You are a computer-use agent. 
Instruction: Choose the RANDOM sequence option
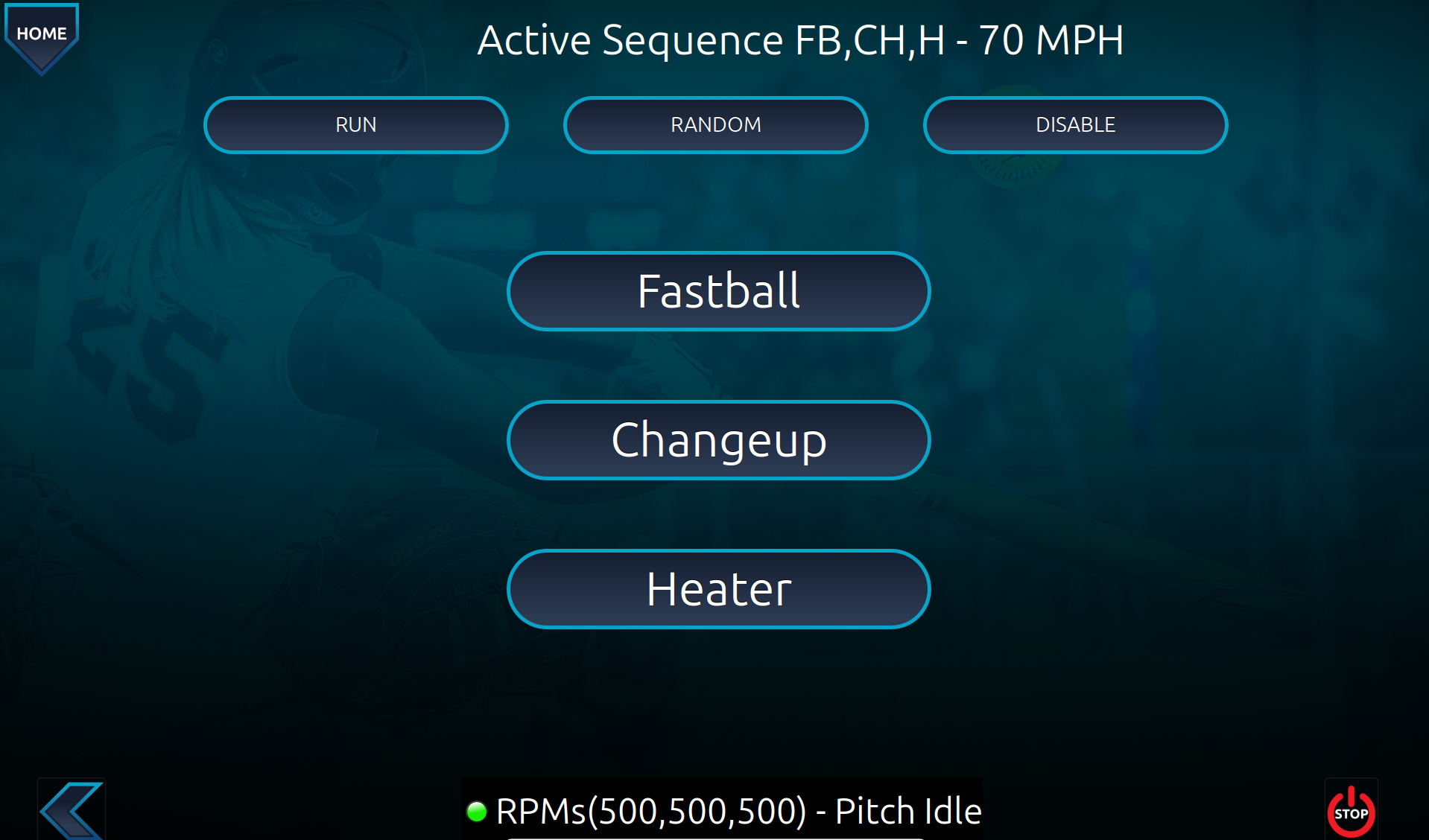(x=715, y=125)
